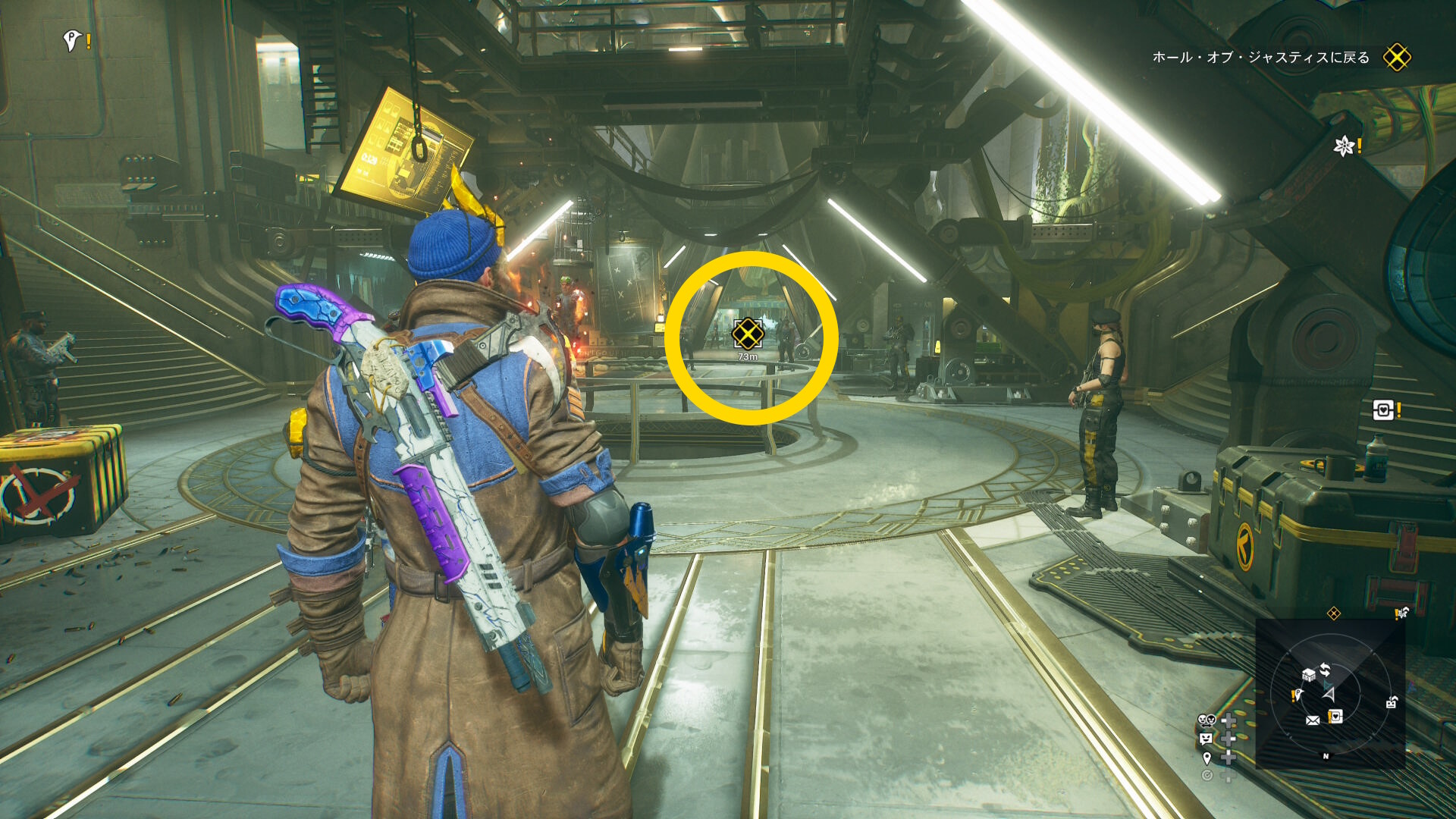1456x819 pixels.
Task: Select the white flower marker outside the minimap
Action: [1345, 146]
